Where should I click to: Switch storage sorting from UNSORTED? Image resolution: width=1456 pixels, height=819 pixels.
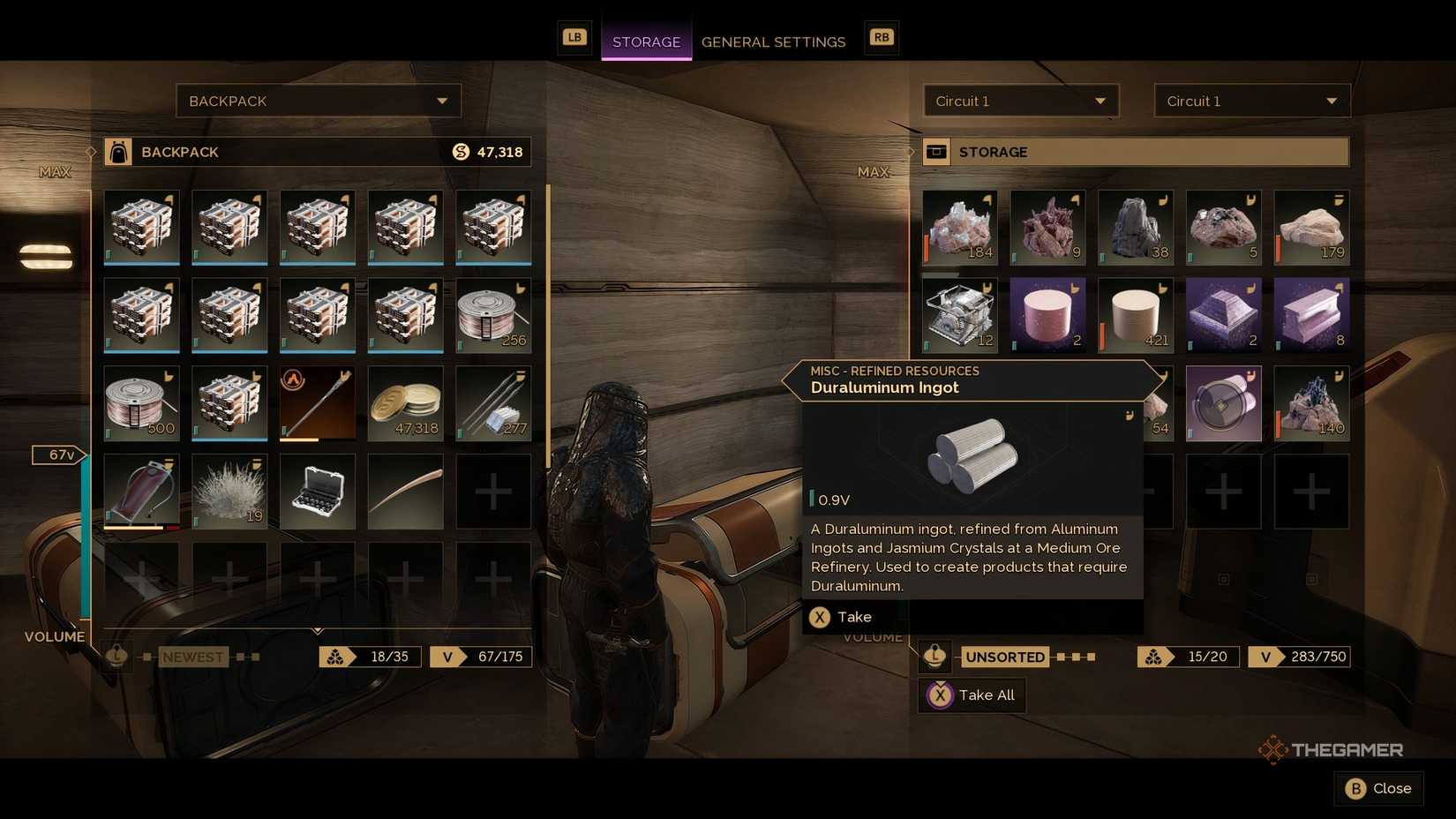[x=1005, y=657]
